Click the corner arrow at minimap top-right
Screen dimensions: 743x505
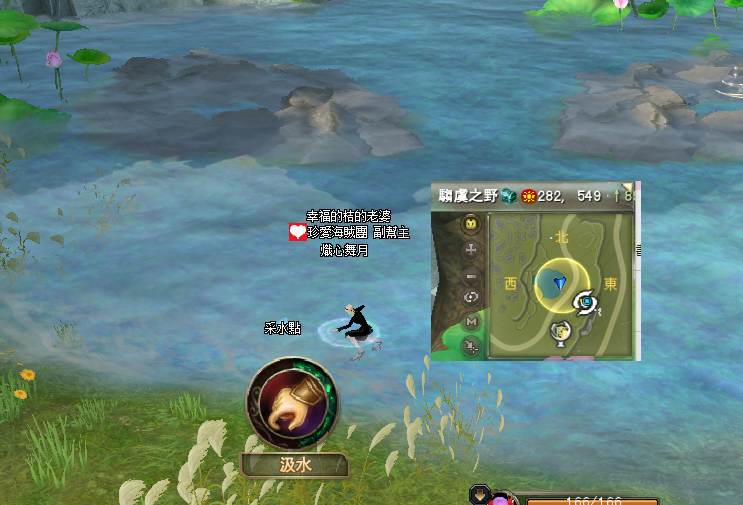pyautogui.click(x=630, y=187)
